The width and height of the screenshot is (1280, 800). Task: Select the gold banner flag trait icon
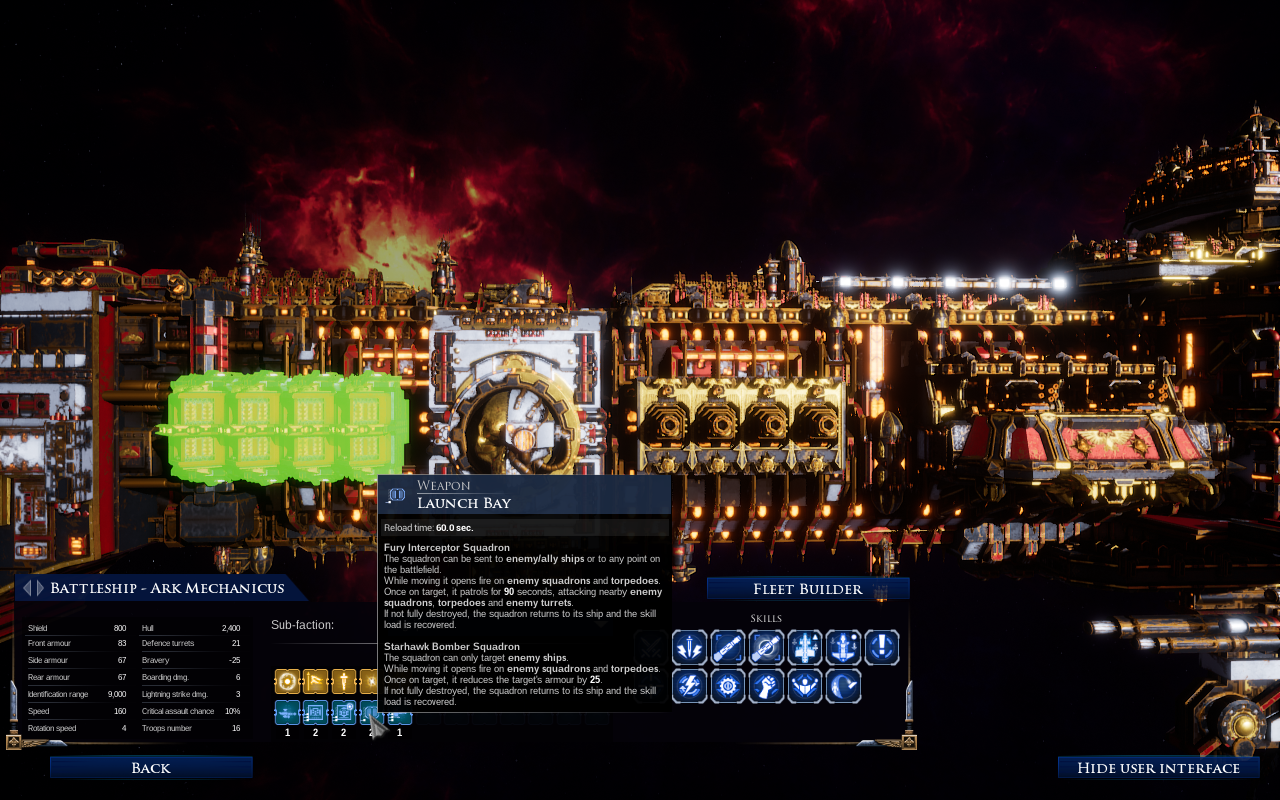coord(316,682)
